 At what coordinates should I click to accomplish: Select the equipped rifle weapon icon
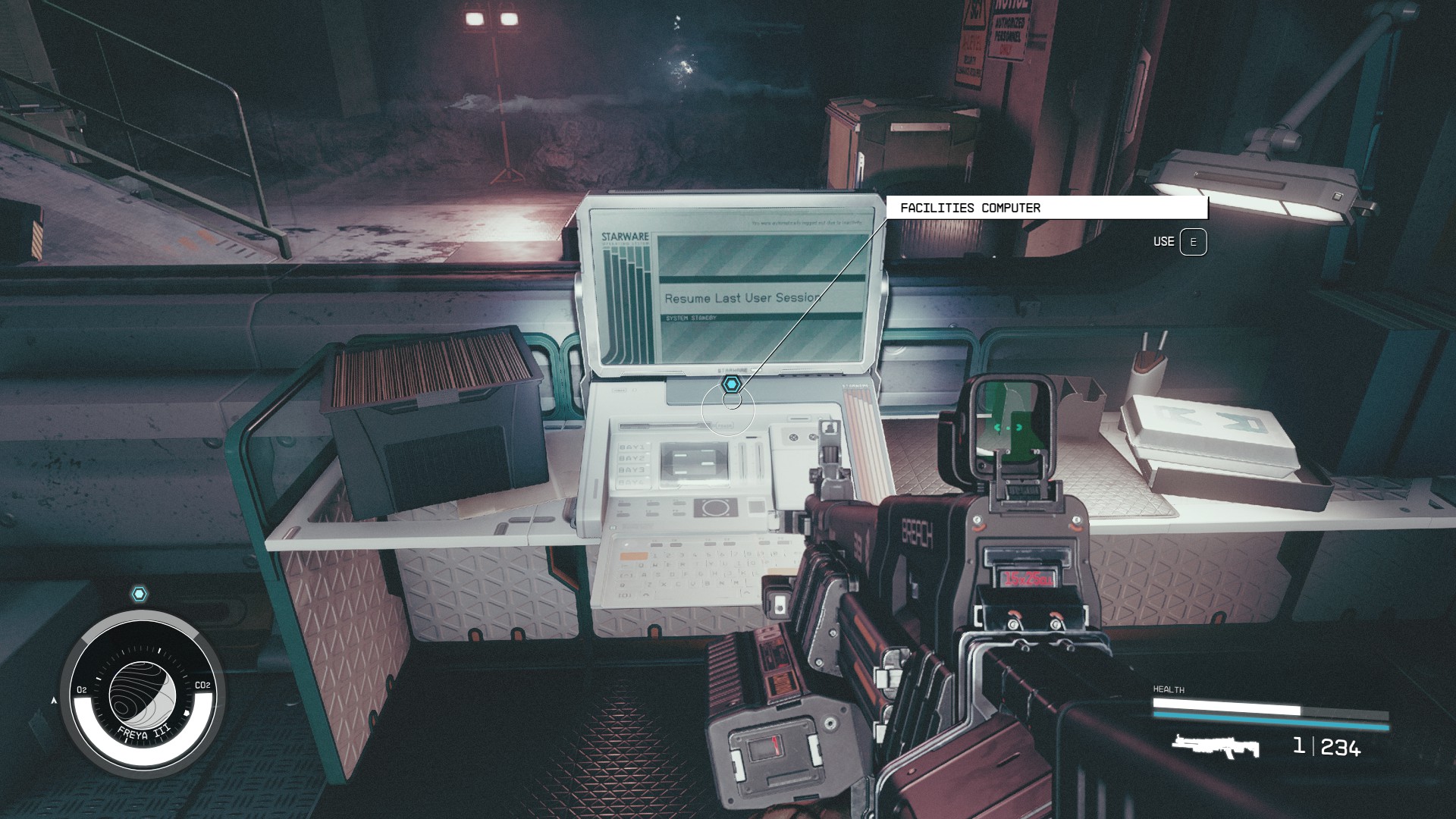point(1215,746)
